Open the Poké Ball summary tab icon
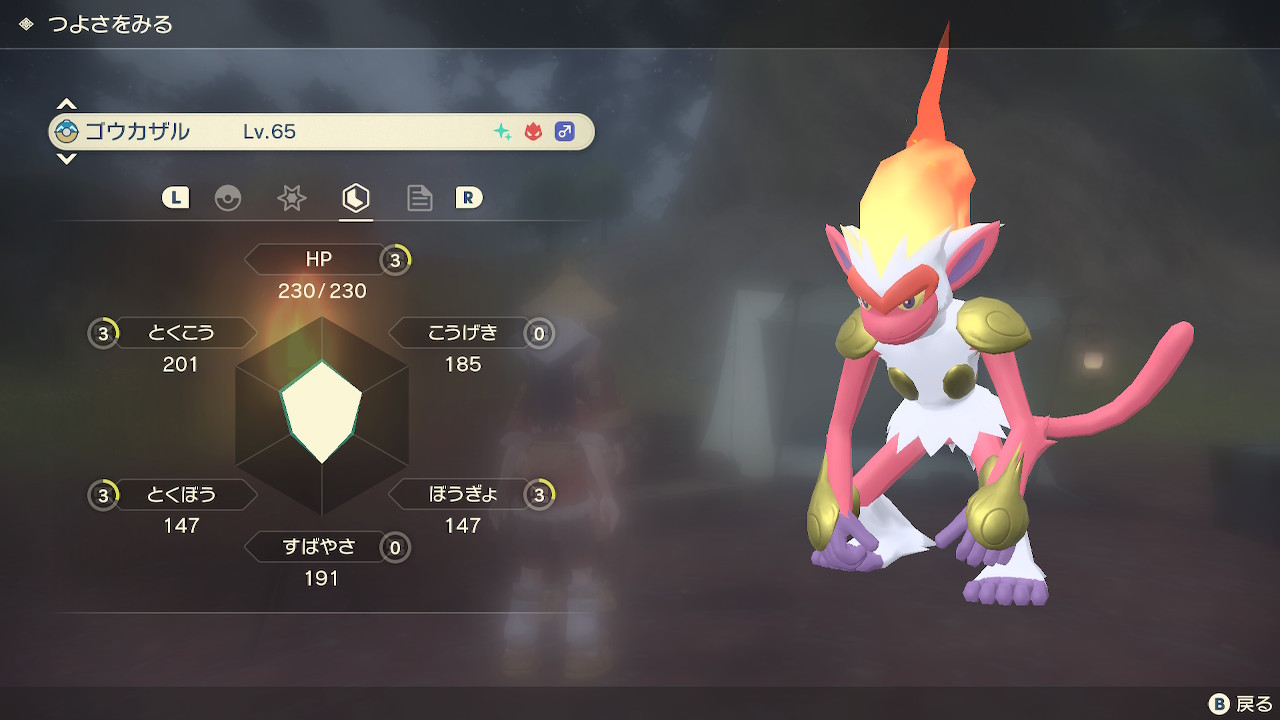1280x720 pixels. point(229,198)
